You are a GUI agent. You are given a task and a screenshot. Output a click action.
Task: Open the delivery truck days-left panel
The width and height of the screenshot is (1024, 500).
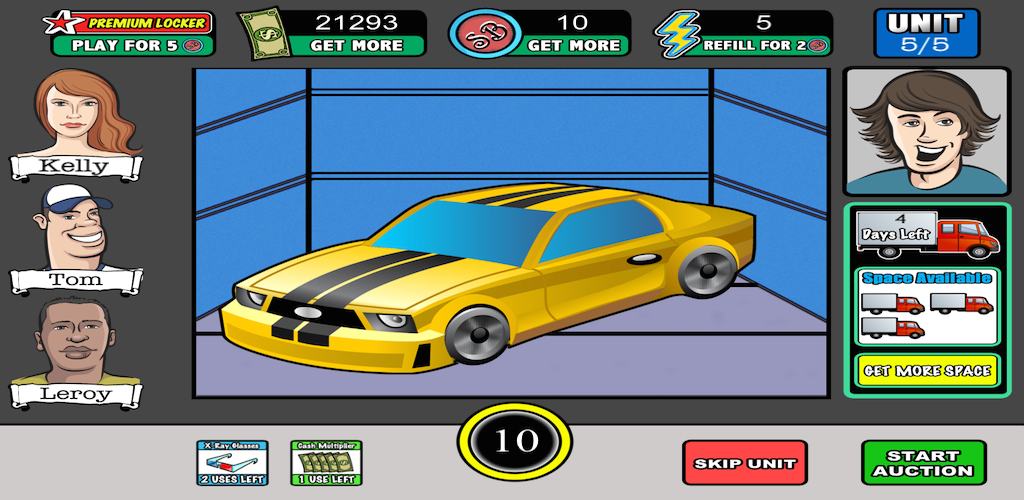tap(926, 233)
